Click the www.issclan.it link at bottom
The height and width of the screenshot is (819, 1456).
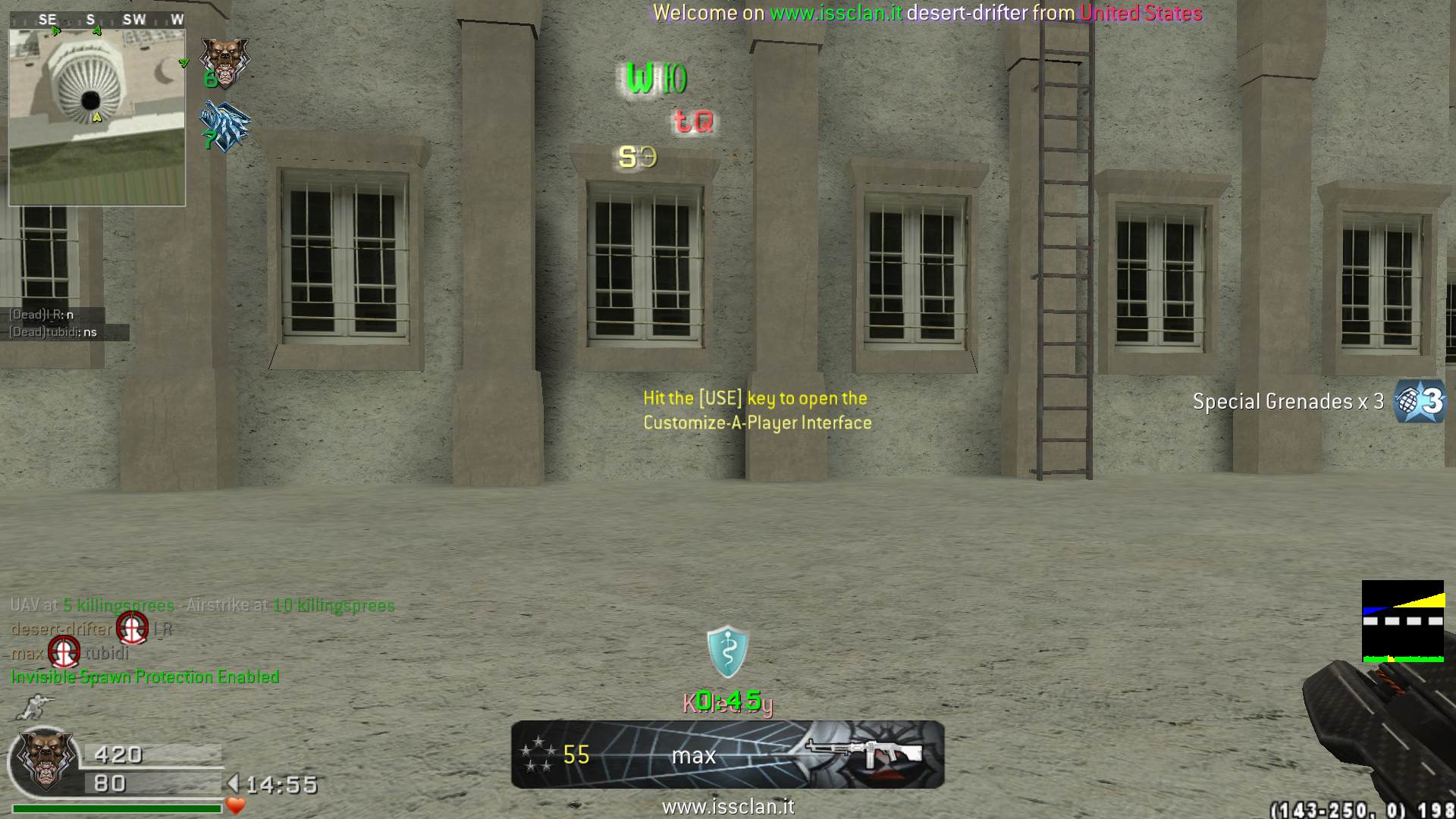(x=728, y=807)
